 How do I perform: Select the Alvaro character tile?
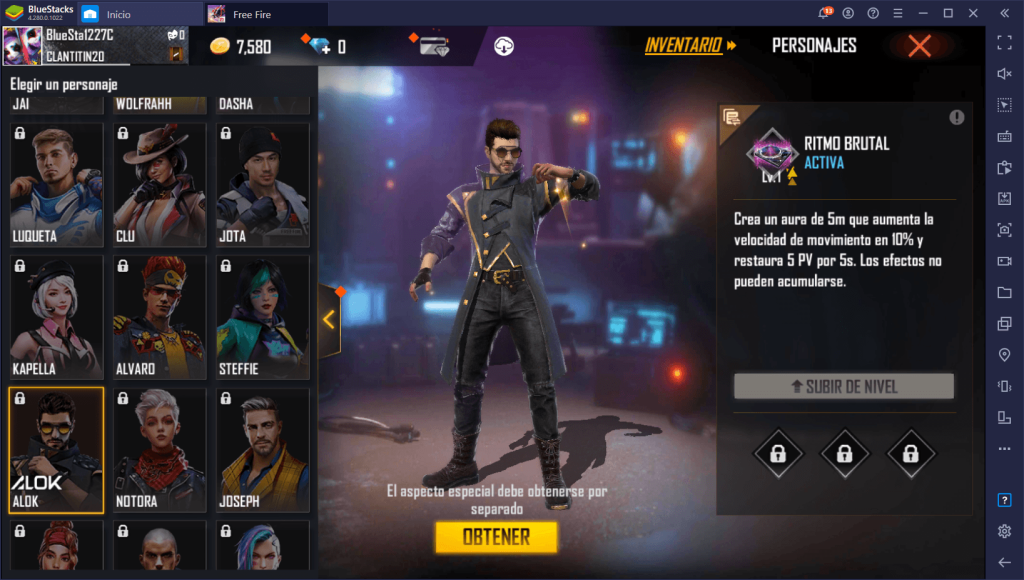coord(160,315)
